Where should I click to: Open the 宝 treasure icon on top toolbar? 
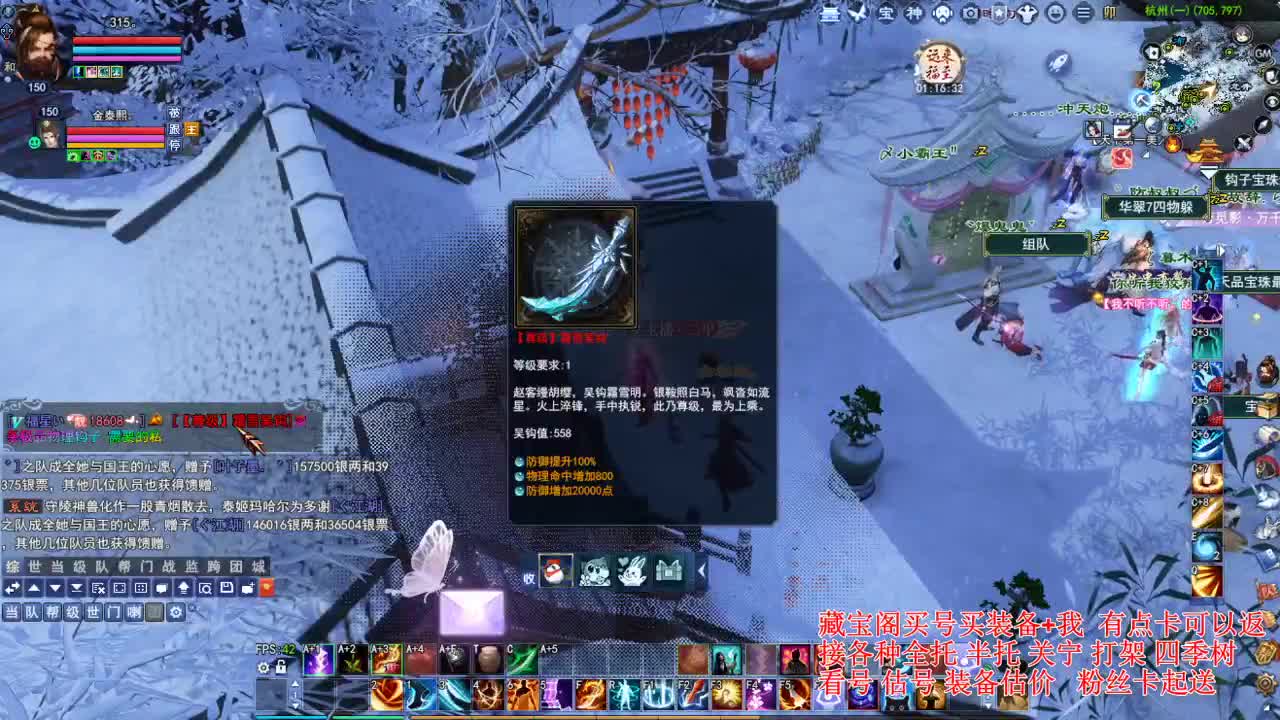coord(887,13)
